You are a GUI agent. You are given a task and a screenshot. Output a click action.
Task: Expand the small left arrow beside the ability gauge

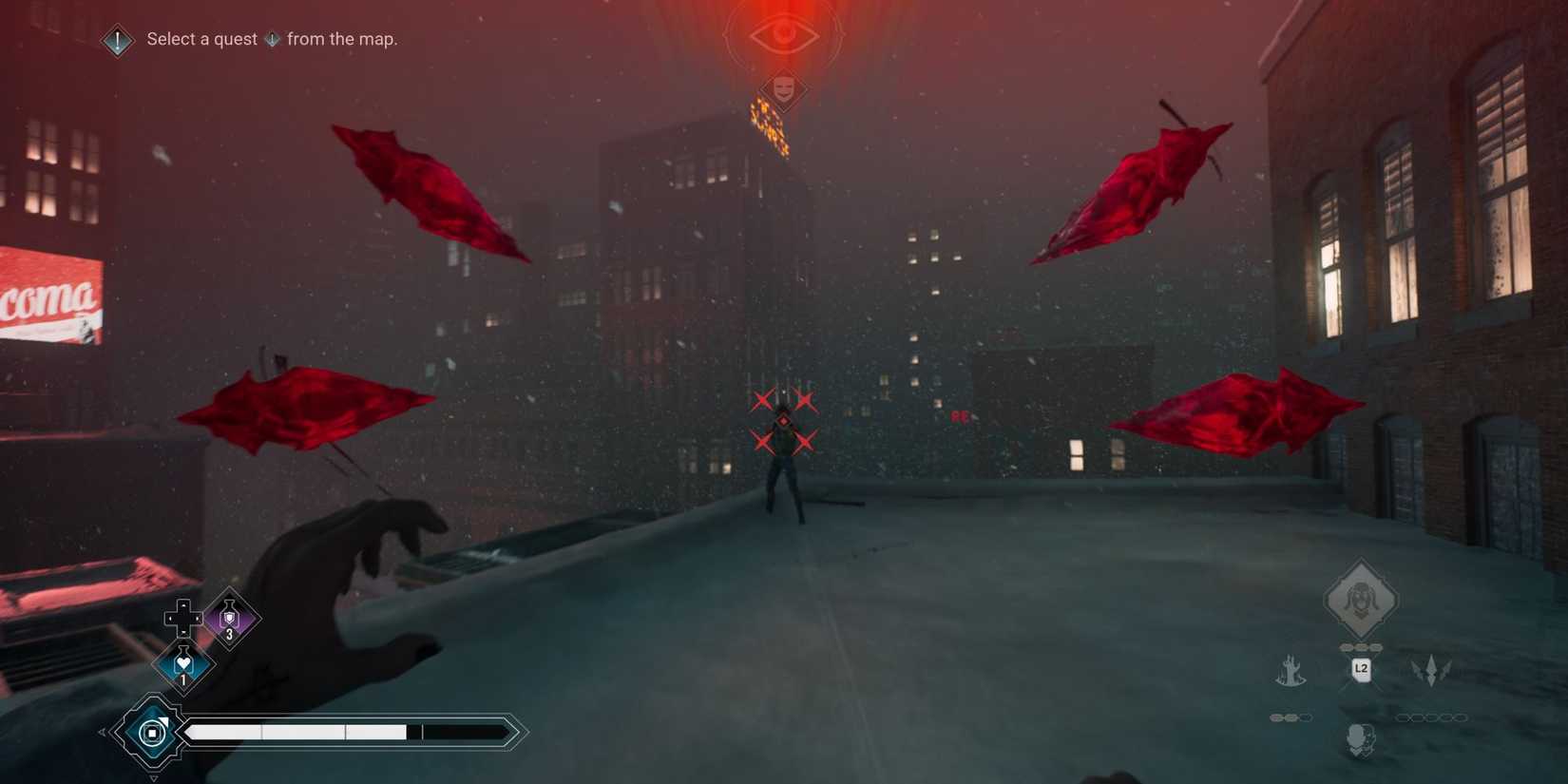coord(103,730)
